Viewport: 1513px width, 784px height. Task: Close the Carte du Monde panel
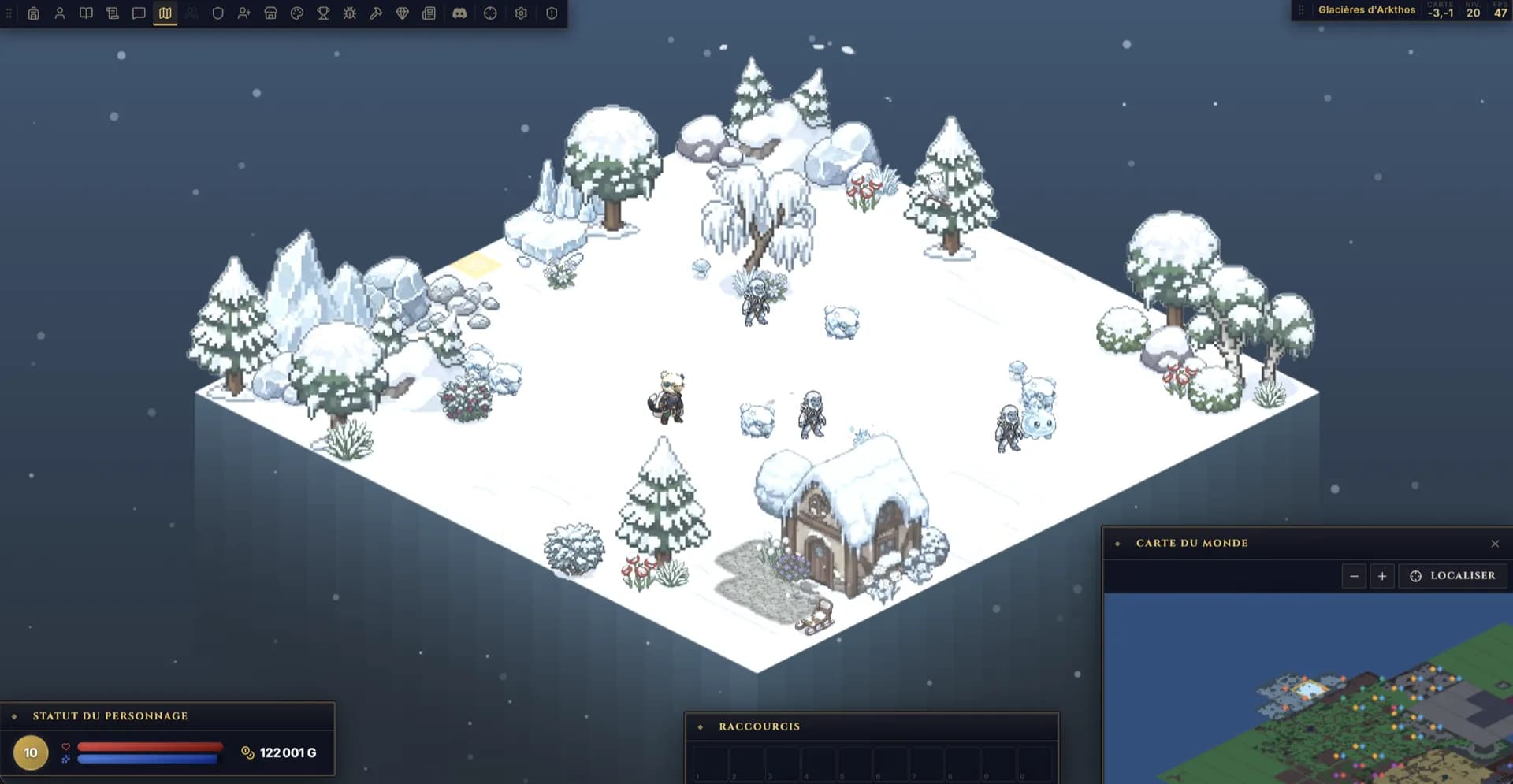point(1495,544)
